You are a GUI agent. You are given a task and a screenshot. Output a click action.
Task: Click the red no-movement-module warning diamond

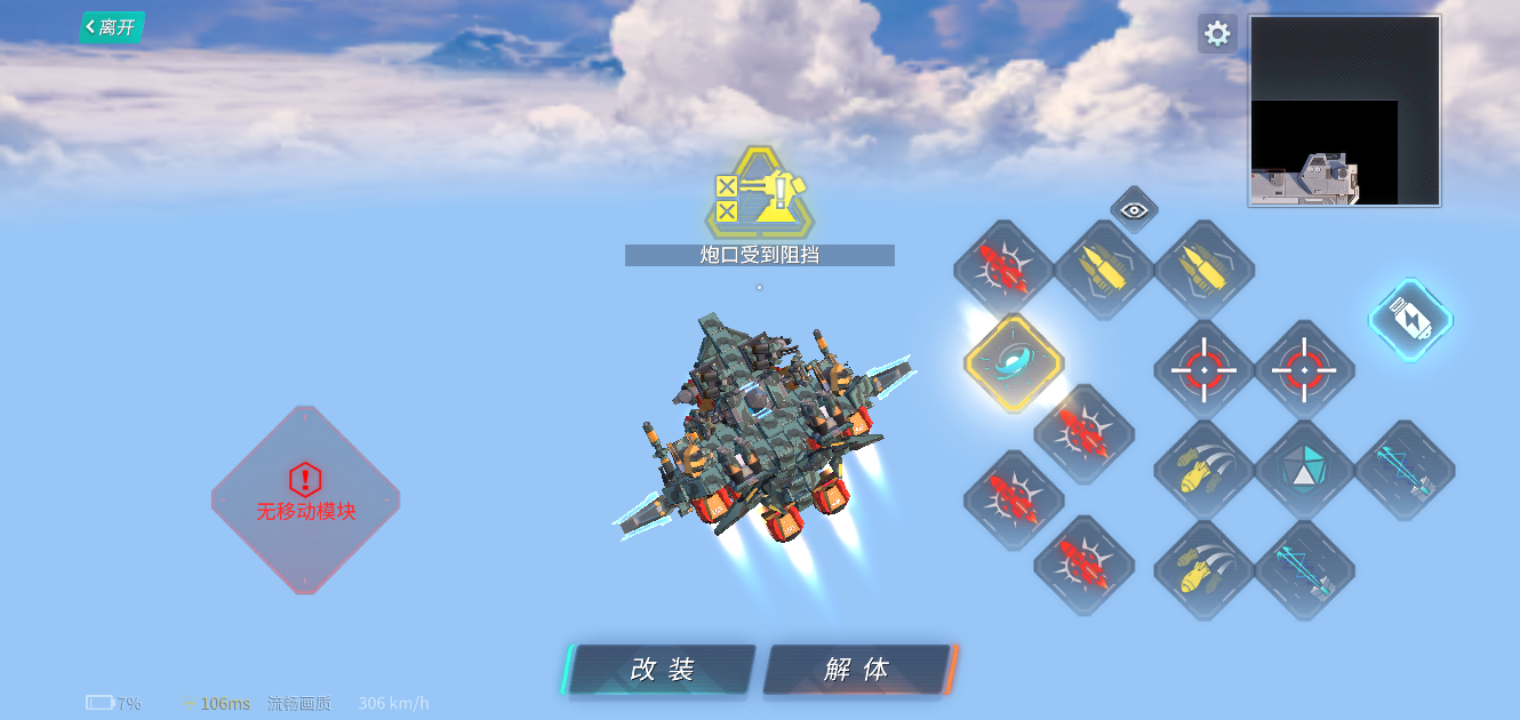coord(303,493)
